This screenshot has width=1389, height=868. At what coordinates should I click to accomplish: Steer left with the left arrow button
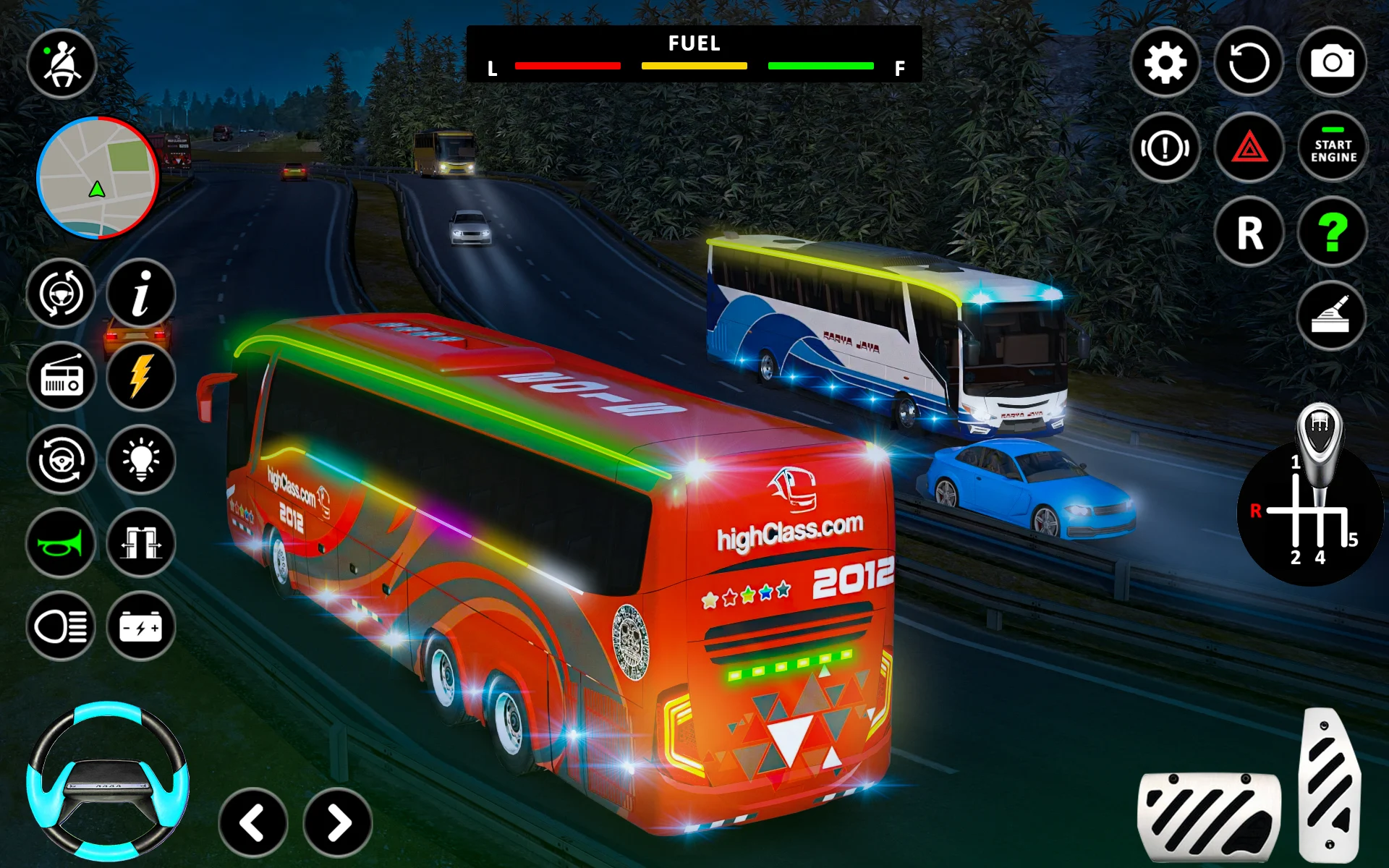(x=252, y=822)
